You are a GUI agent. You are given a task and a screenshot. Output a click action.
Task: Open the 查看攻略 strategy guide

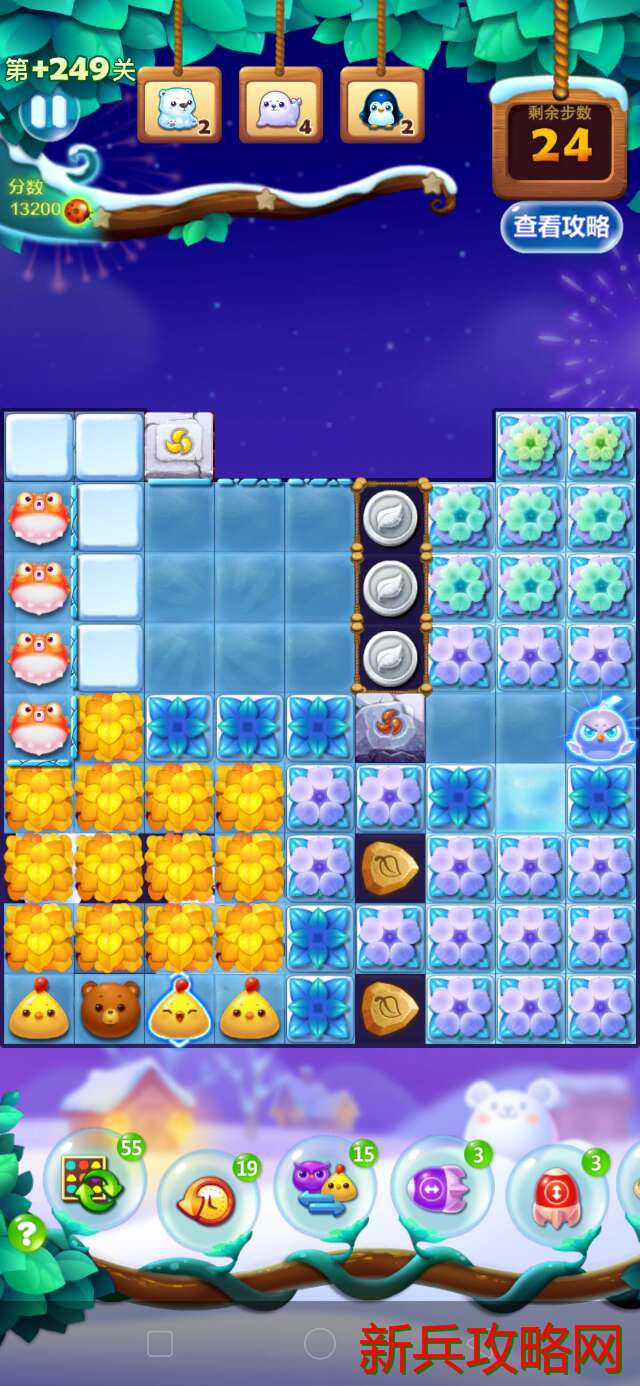[x=561, y=227]
